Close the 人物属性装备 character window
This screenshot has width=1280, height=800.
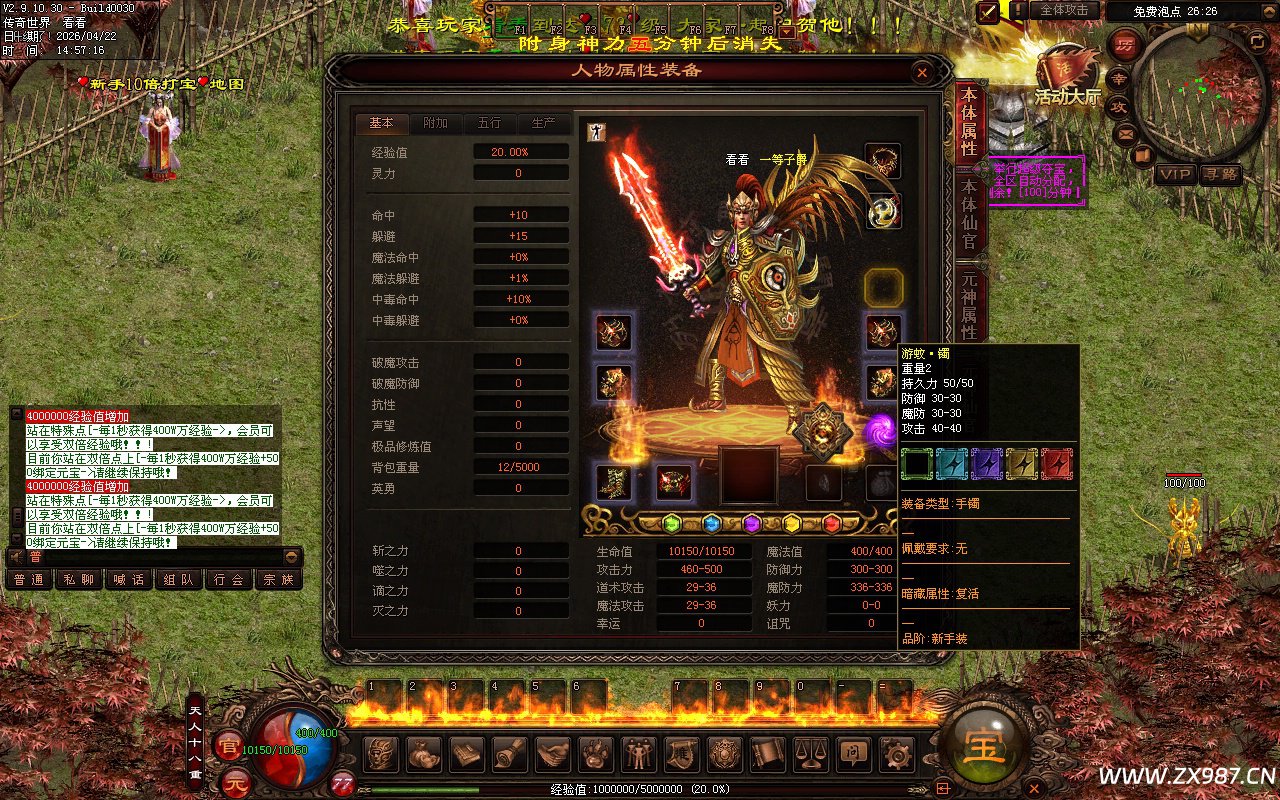tap(922, 72)
